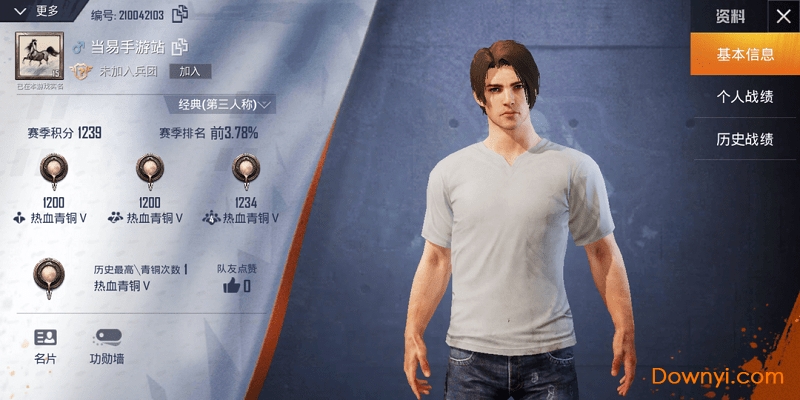800x400 pixels.
Task: Join a clan with the 加入 button
Action: [x=189, y=71]
